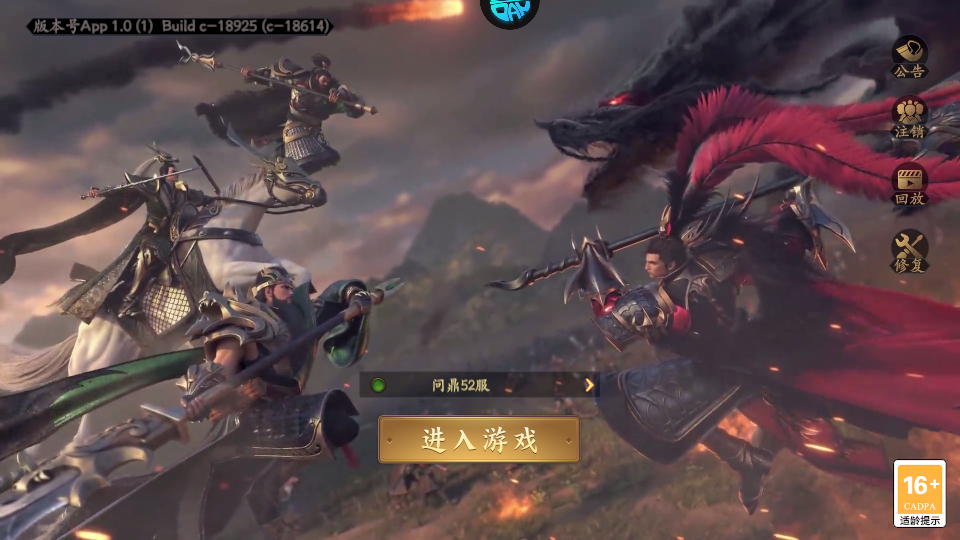Open the 问鼎52服 server selector
This screenshot has width=960, height=540.
(x=479, y=384)
